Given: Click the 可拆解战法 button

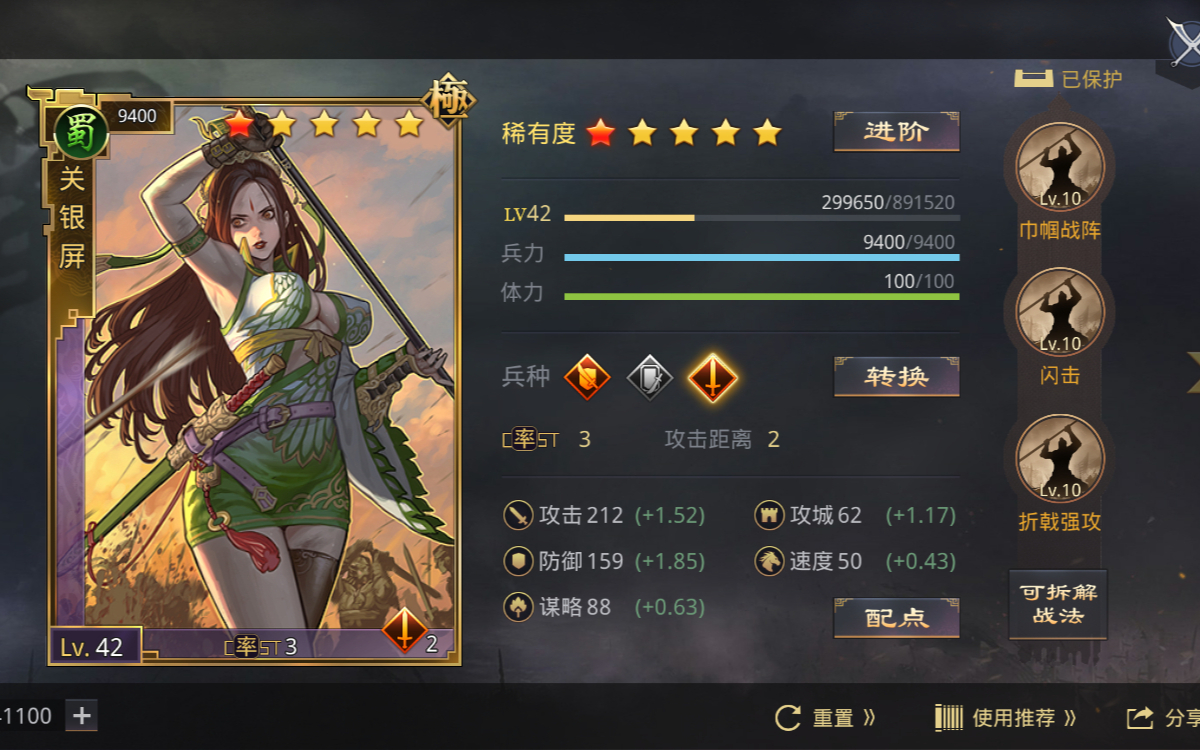Looking at the screenshot, I should tap(1058, 604).
